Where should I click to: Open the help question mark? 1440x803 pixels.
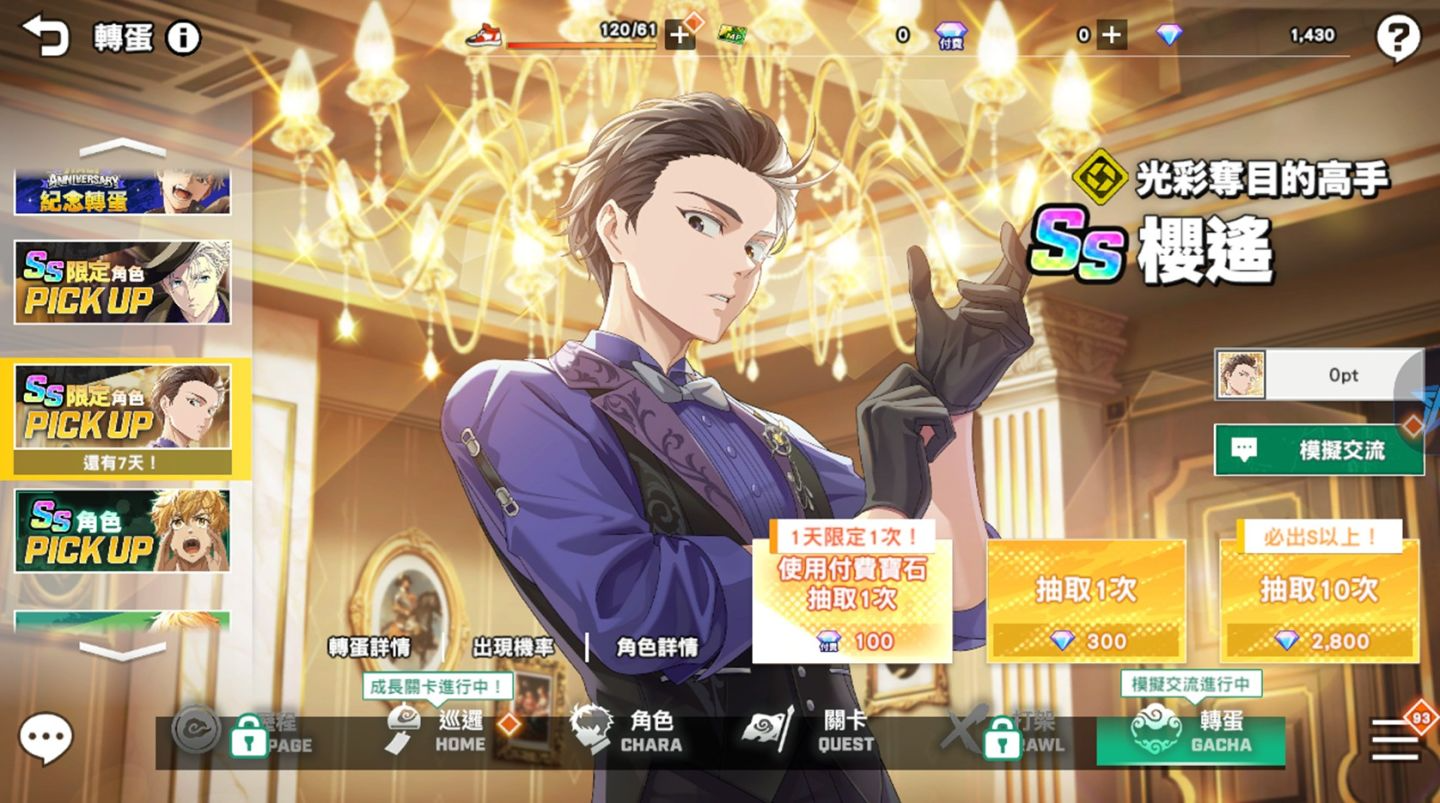[x=1397, y=39]
